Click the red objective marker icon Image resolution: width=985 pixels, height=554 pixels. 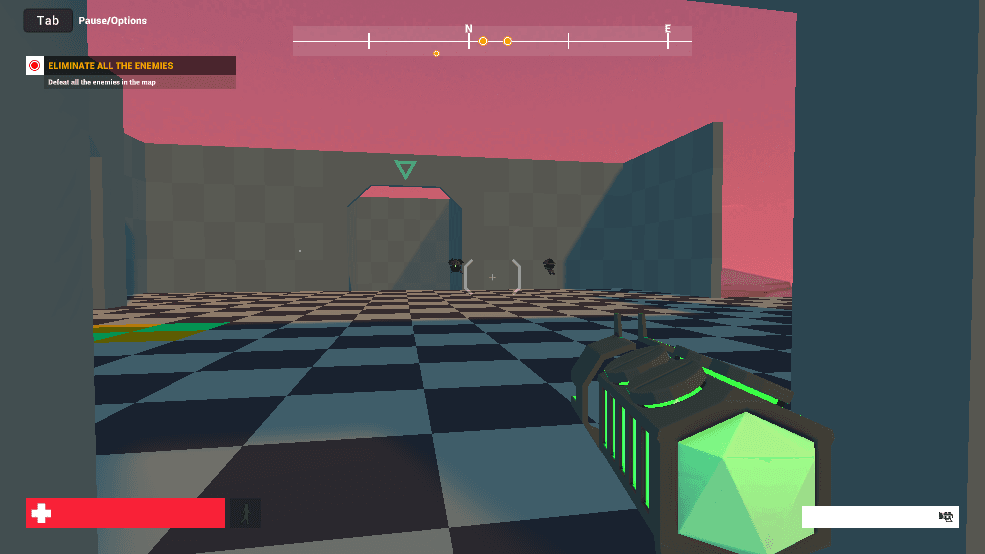(x=35, y=66)
